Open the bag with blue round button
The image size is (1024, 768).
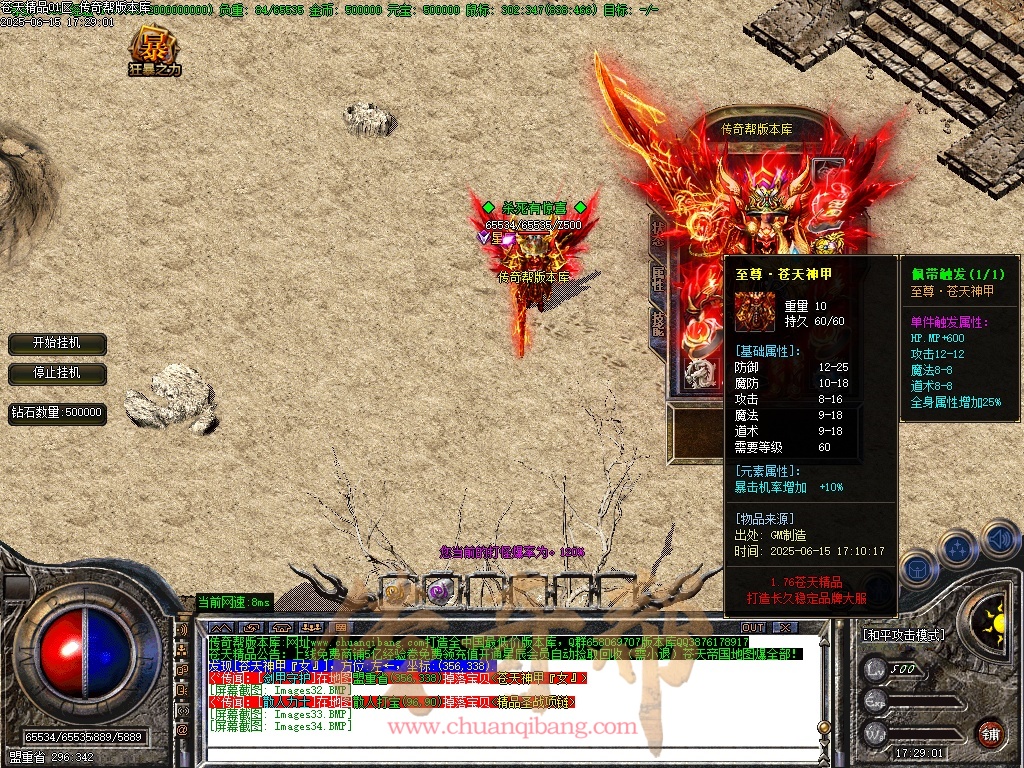point(918,570)
